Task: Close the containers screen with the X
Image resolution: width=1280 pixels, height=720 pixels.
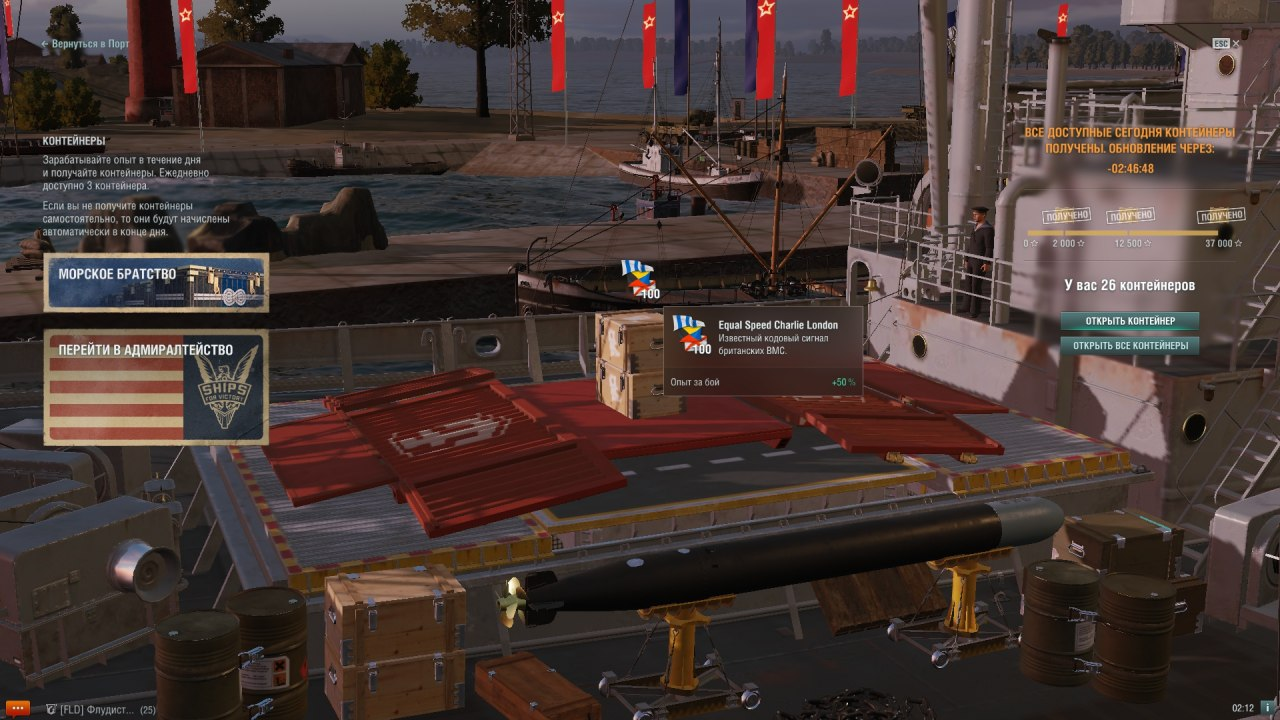Action: (1236, 44)
